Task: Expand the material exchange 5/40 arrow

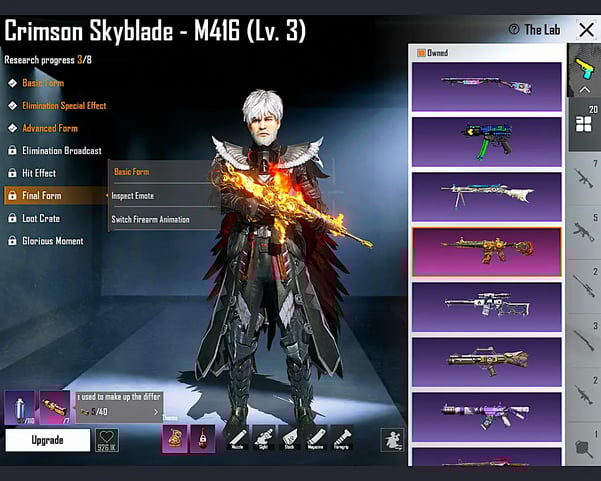Action: tap(155, 412)
